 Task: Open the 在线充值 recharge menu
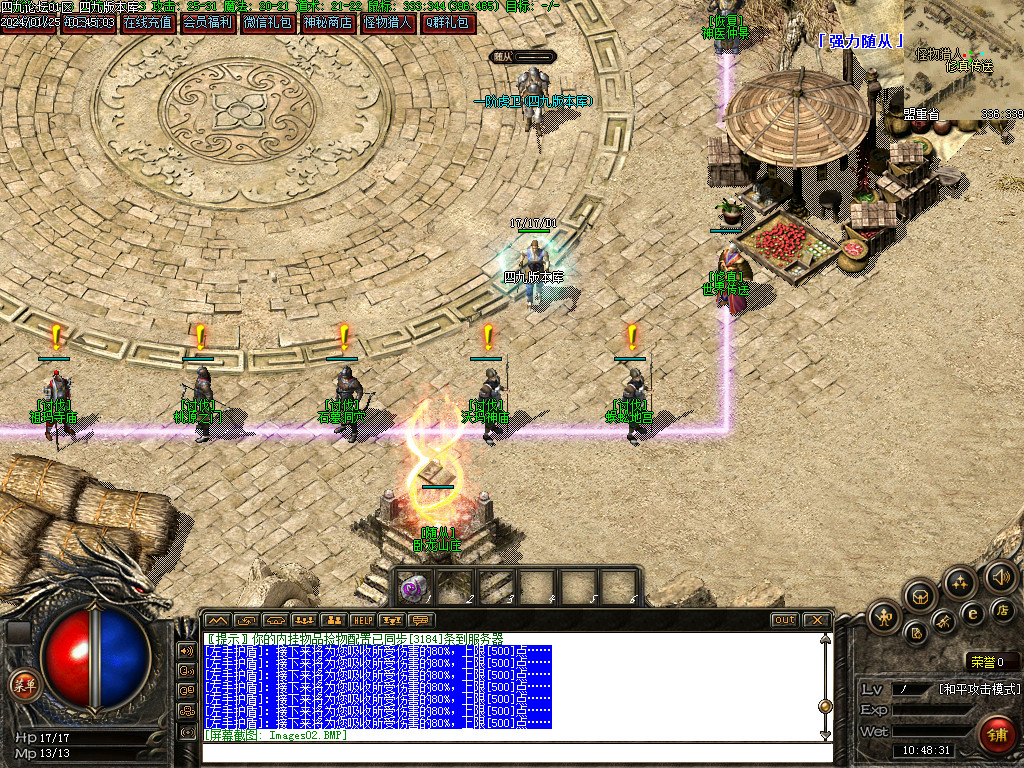coord(147,22)
